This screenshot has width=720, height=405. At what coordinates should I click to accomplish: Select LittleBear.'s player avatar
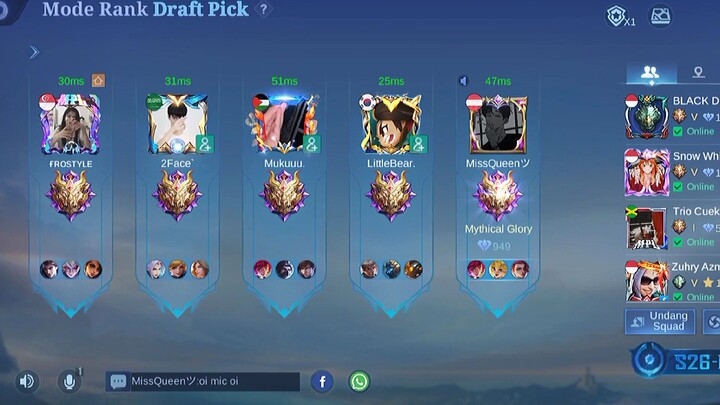pos(391,124)
